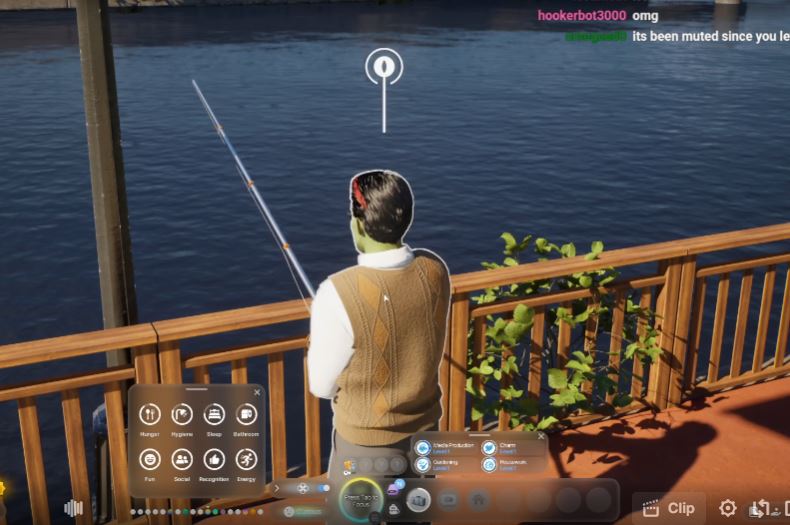
Task: Click the fishing marker above the character
Action: pyautogui.click(x=384, y=67)
